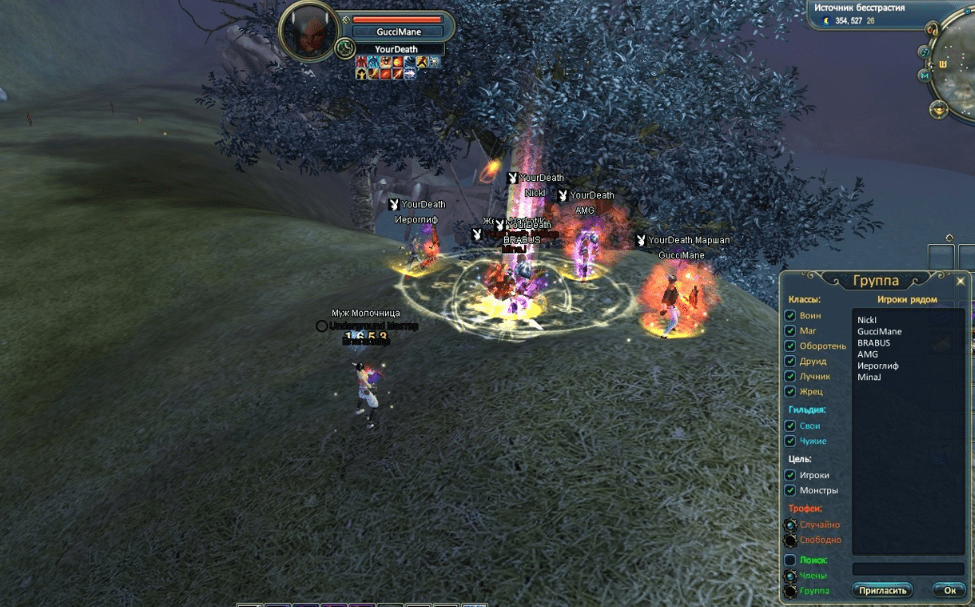Screen dimensions: 975x607
Task: Toggle the Чужие guild filter
Action: 790,440
